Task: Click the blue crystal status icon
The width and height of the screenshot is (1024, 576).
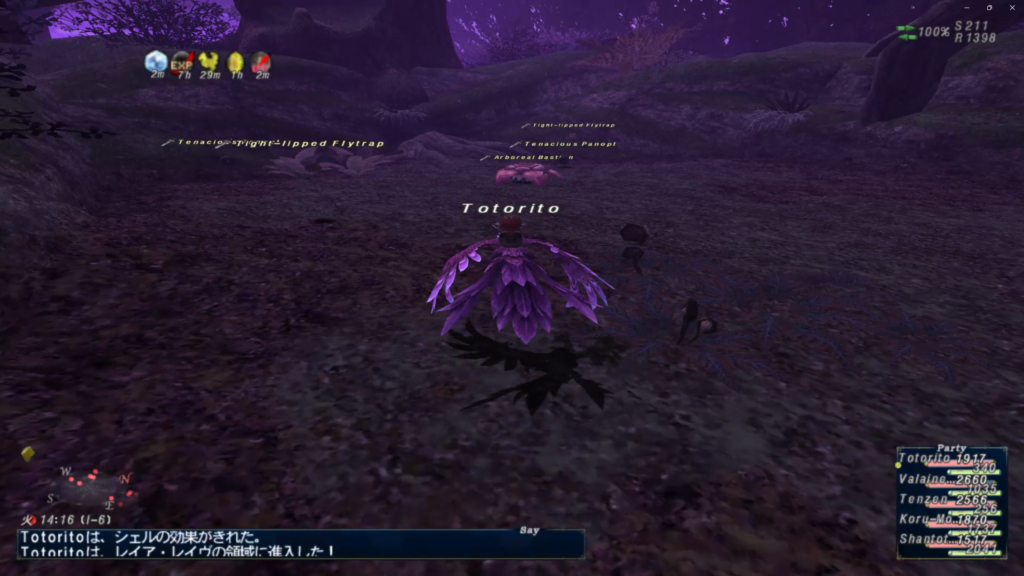Action: 156,62
